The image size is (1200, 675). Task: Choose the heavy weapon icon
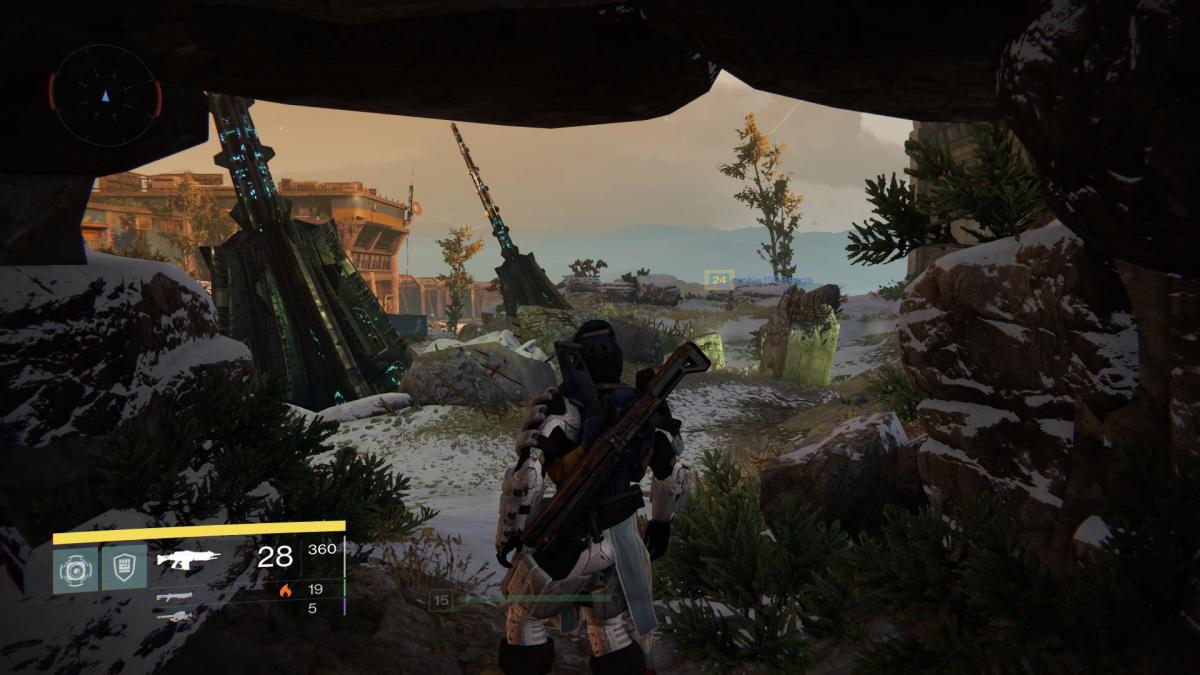(x=175, y=615)
